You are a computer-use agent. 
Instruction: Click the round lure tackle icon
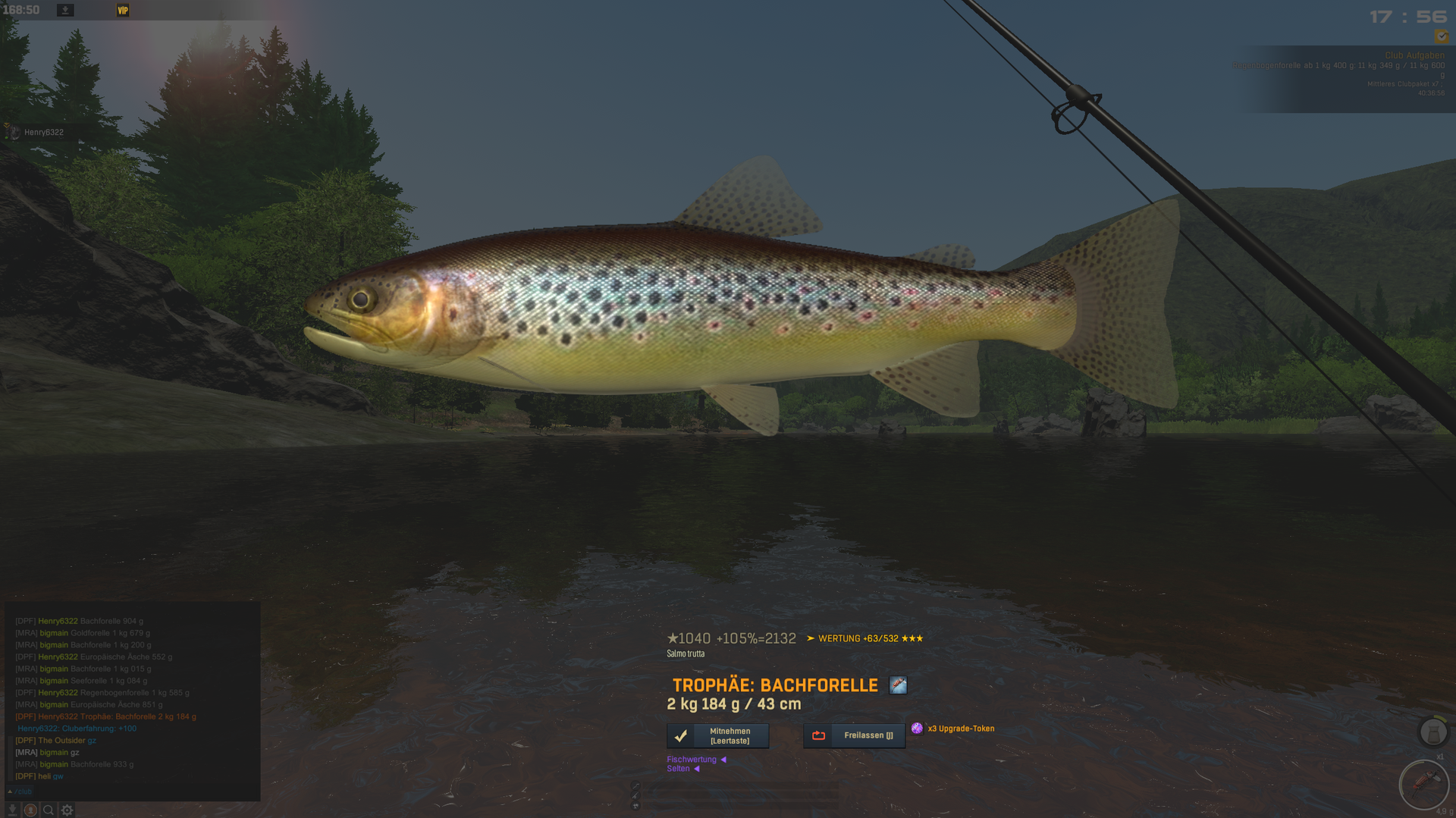click(1423, 784)
